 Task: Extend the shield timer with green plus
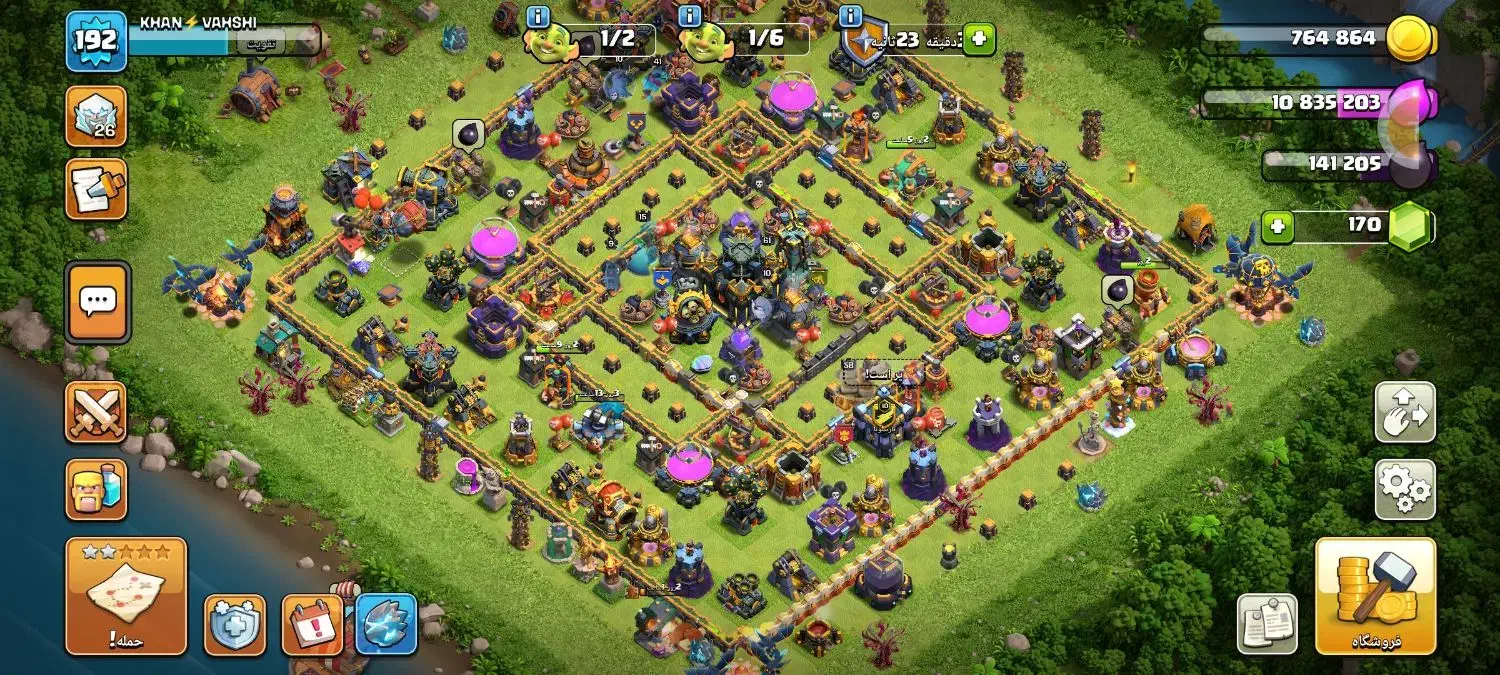[979, 40]
